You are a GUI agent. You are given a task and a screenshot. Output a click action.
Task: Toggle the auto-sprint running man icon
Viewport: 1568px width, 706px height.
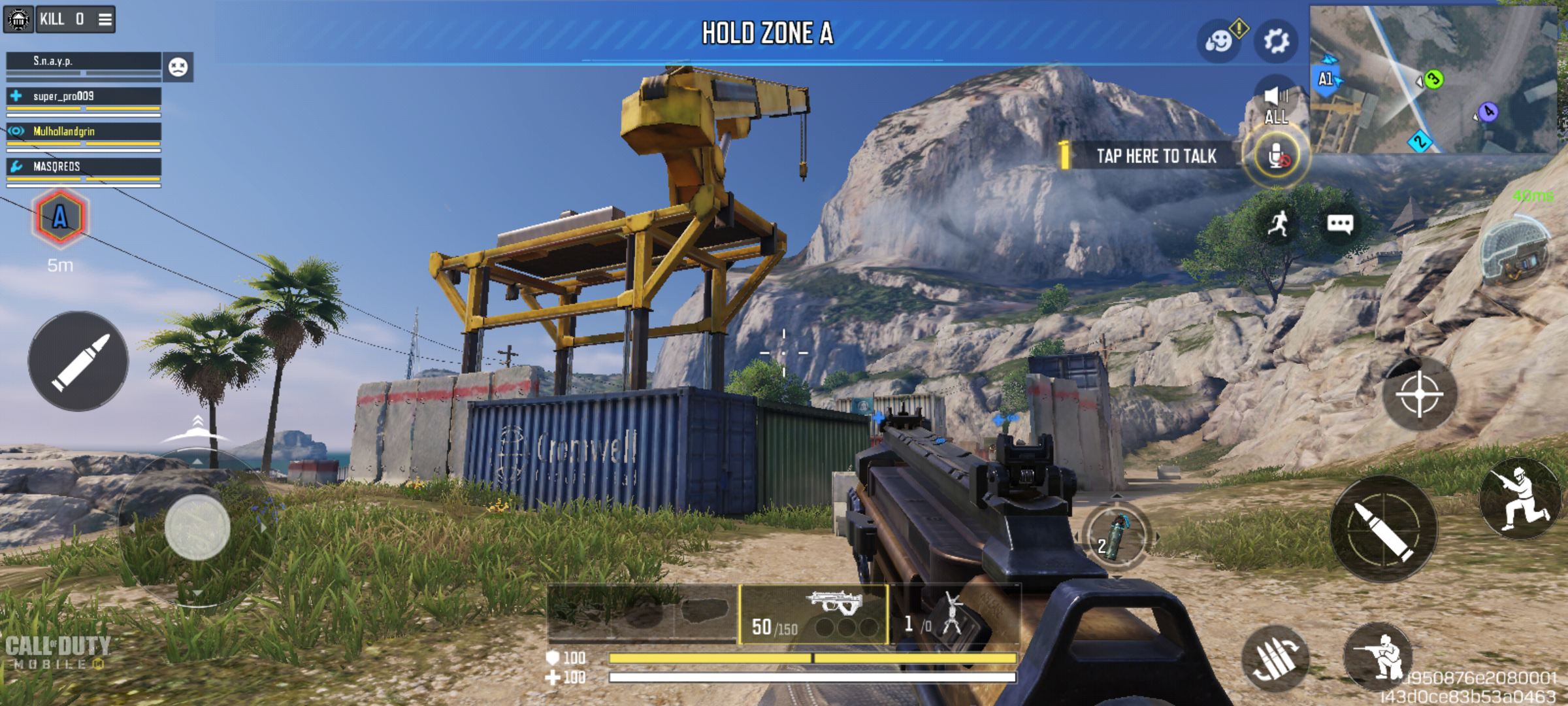[x=1277, y=224]
